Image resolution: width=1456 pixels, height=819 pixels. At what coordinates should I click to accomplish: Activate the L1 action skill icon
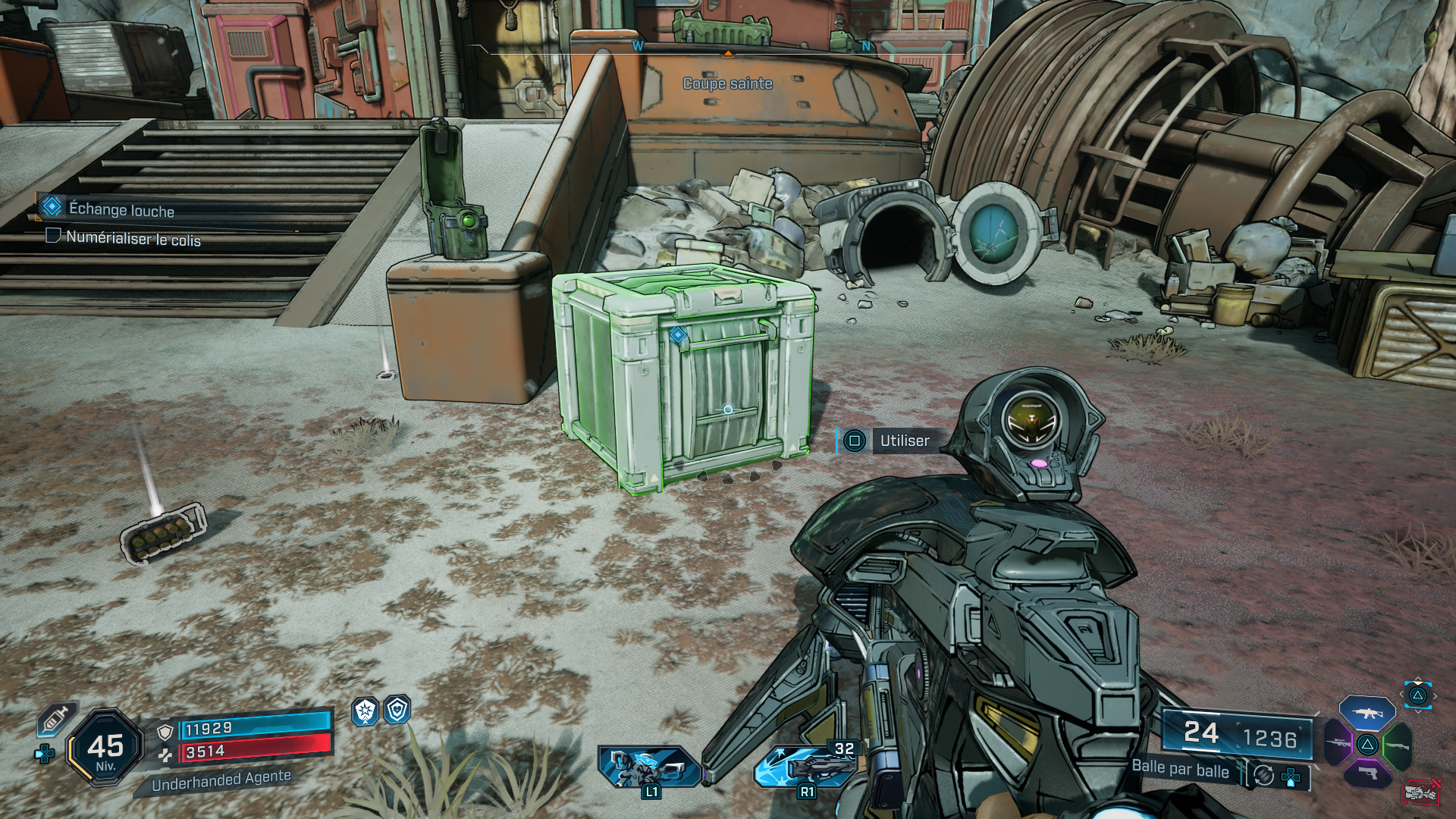[x=648, y=767]
